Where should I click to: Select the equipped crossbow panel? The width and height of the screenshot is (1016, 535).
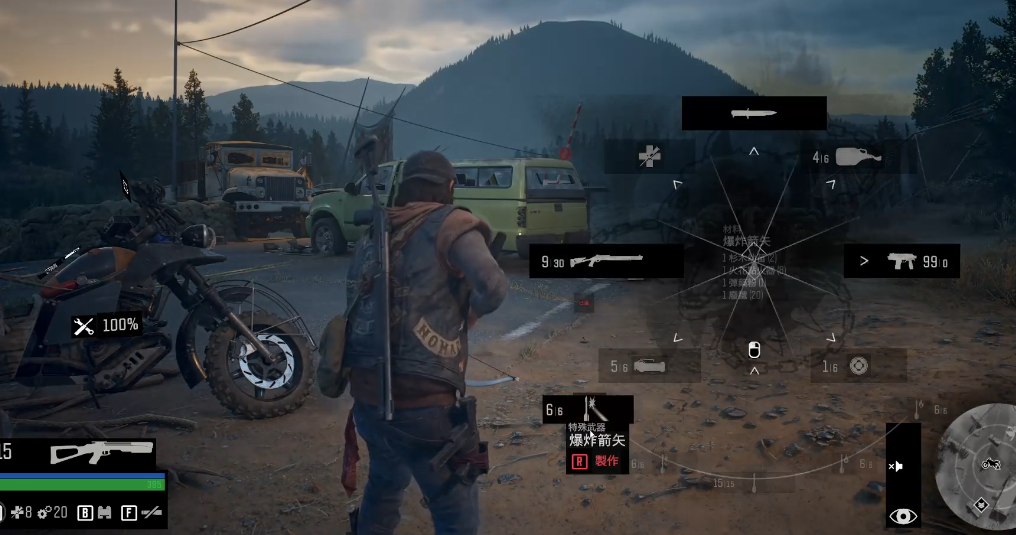click(x=102, y=452)
